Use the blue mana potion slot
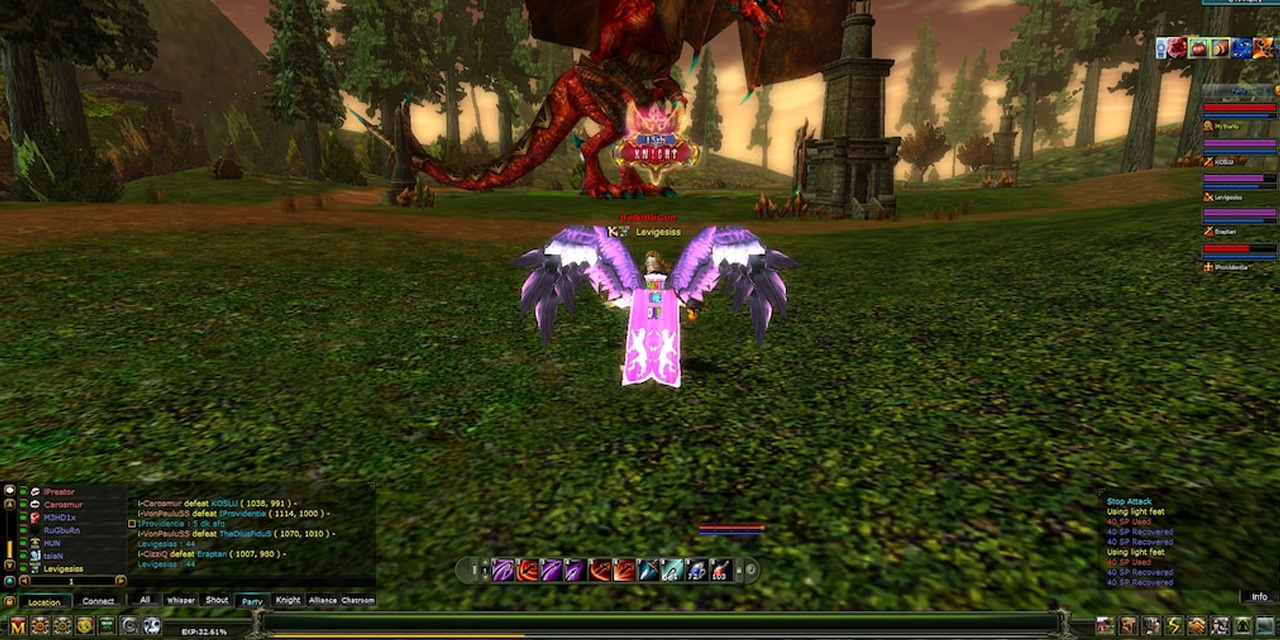Screen dimensions: 1280x640 tap(696, 570)
